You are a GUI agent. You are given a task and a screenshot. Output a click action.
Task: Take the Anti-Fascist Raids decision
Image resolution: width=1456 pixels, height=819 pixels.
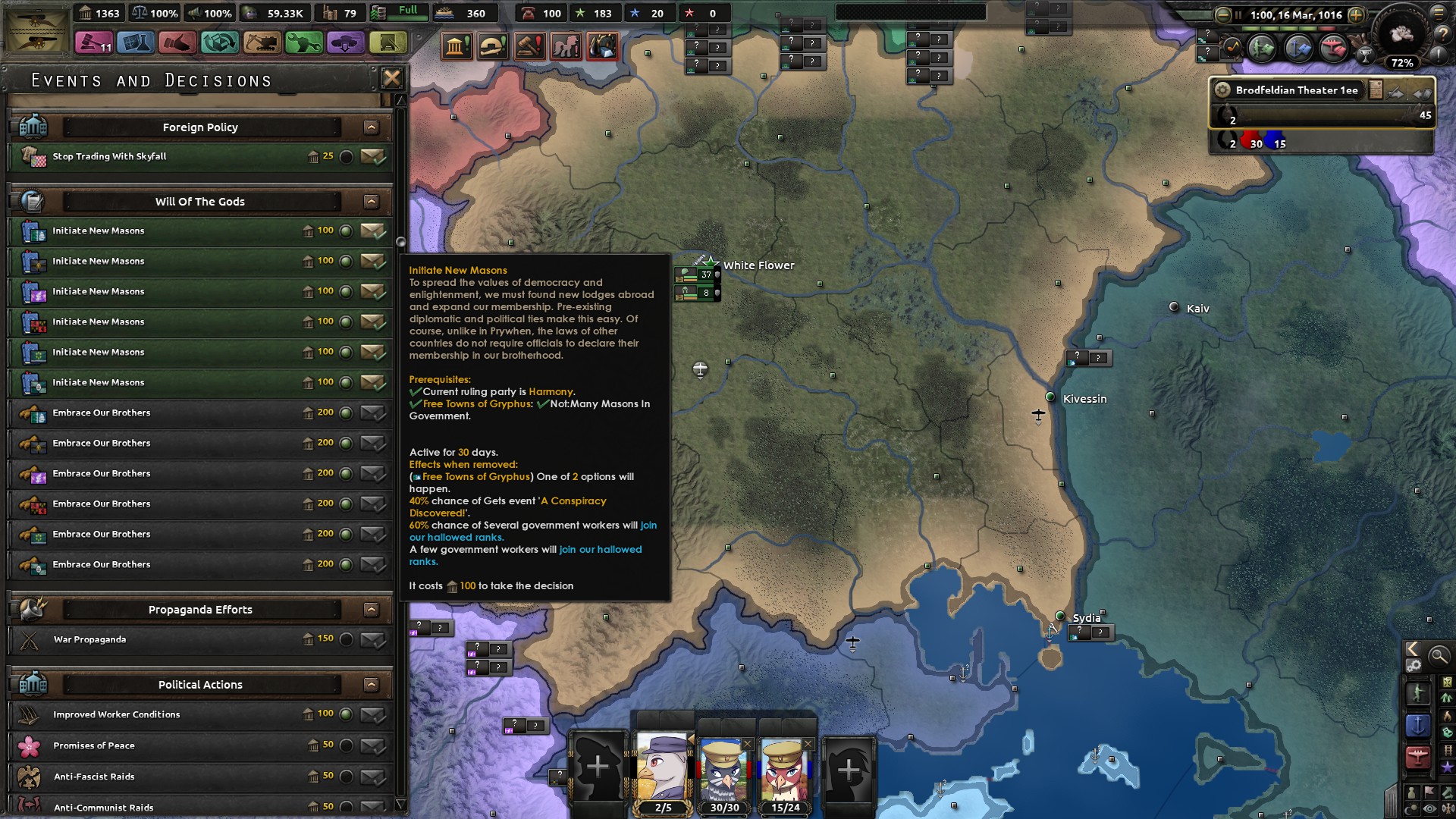tap(372, 777)
